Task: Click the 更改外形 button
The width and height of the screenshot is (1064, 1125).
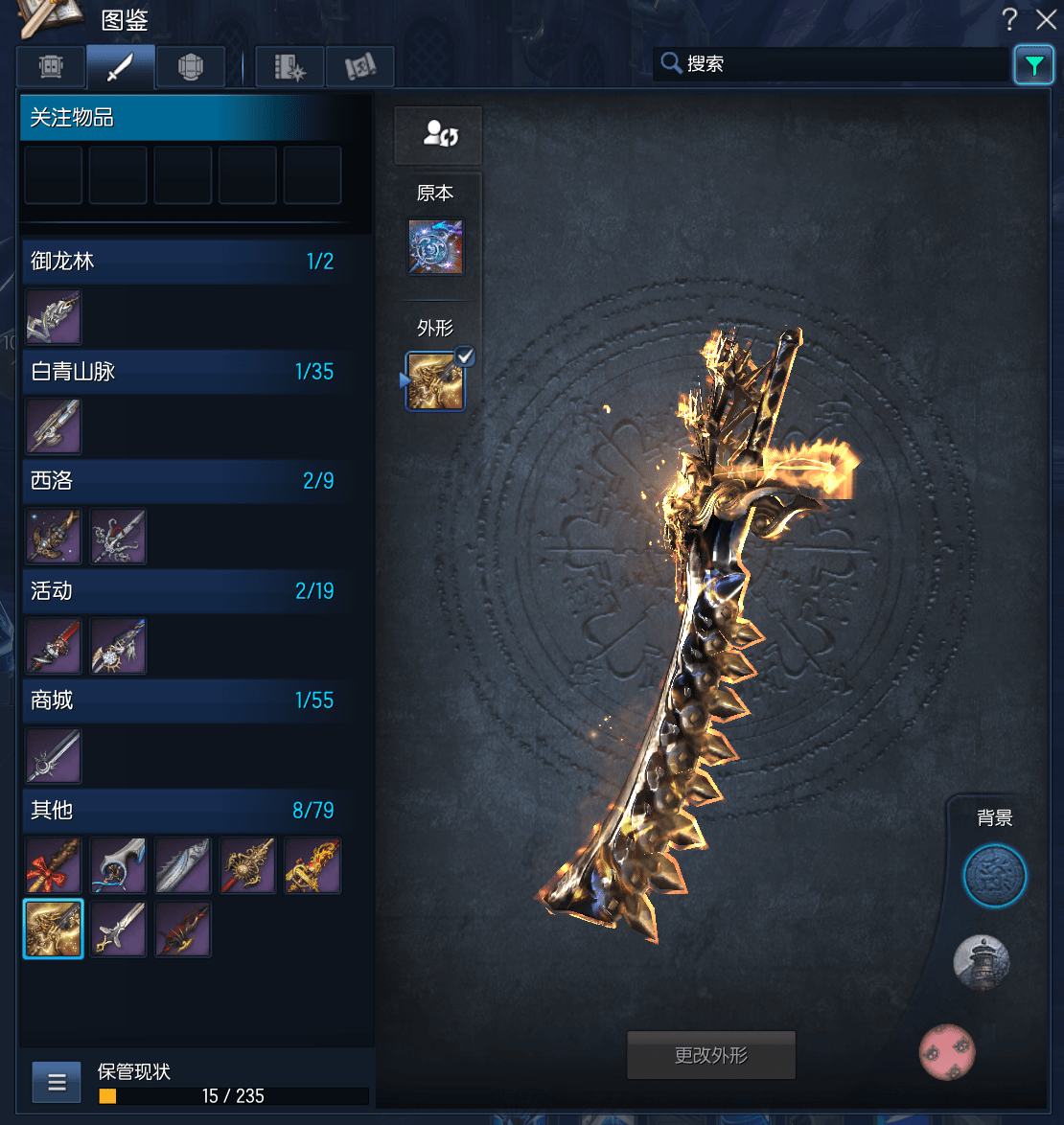Action: [x=711, y=1056]
